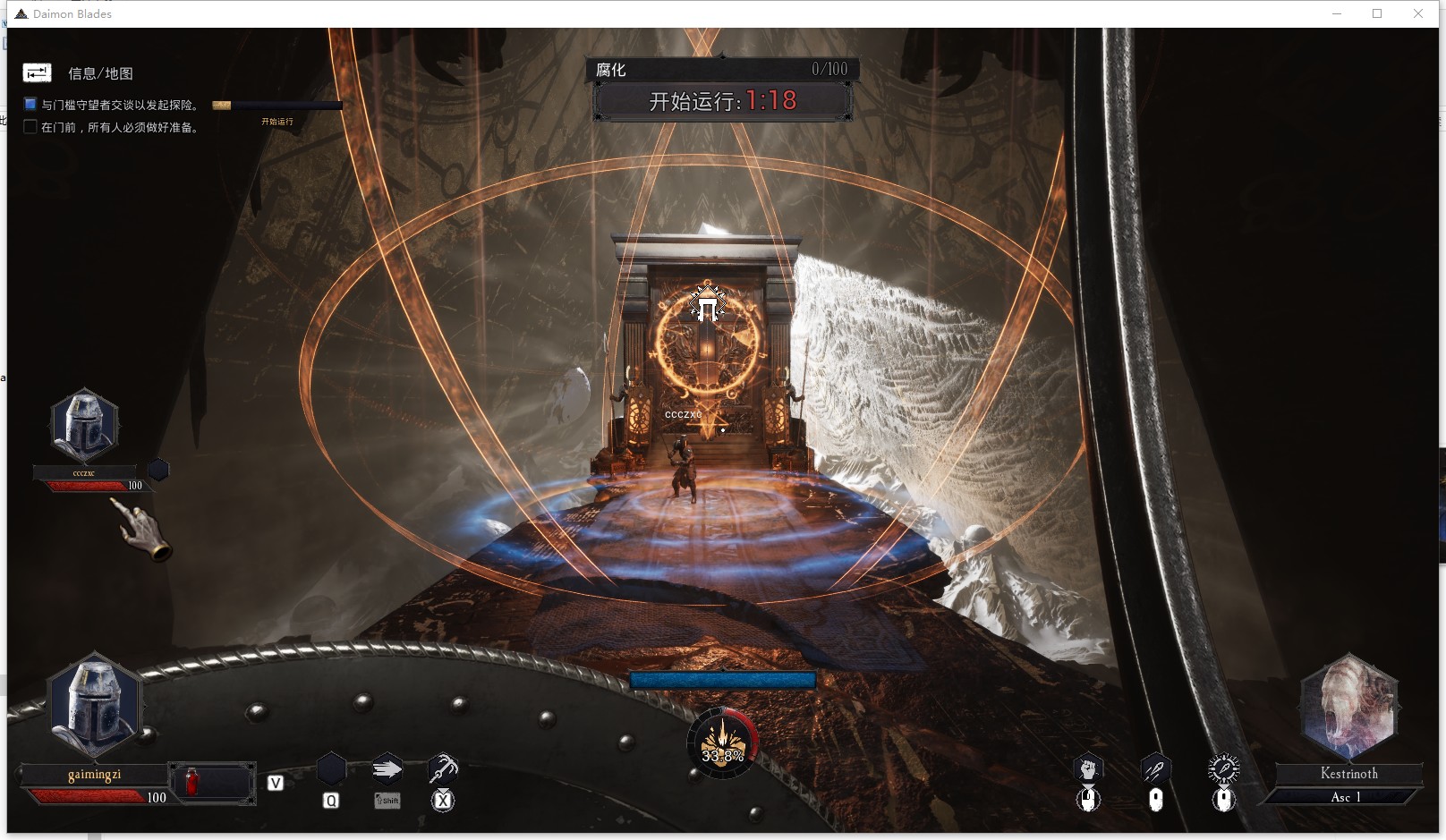Select the radiant blade special attack icon

tap(1223, 768)
